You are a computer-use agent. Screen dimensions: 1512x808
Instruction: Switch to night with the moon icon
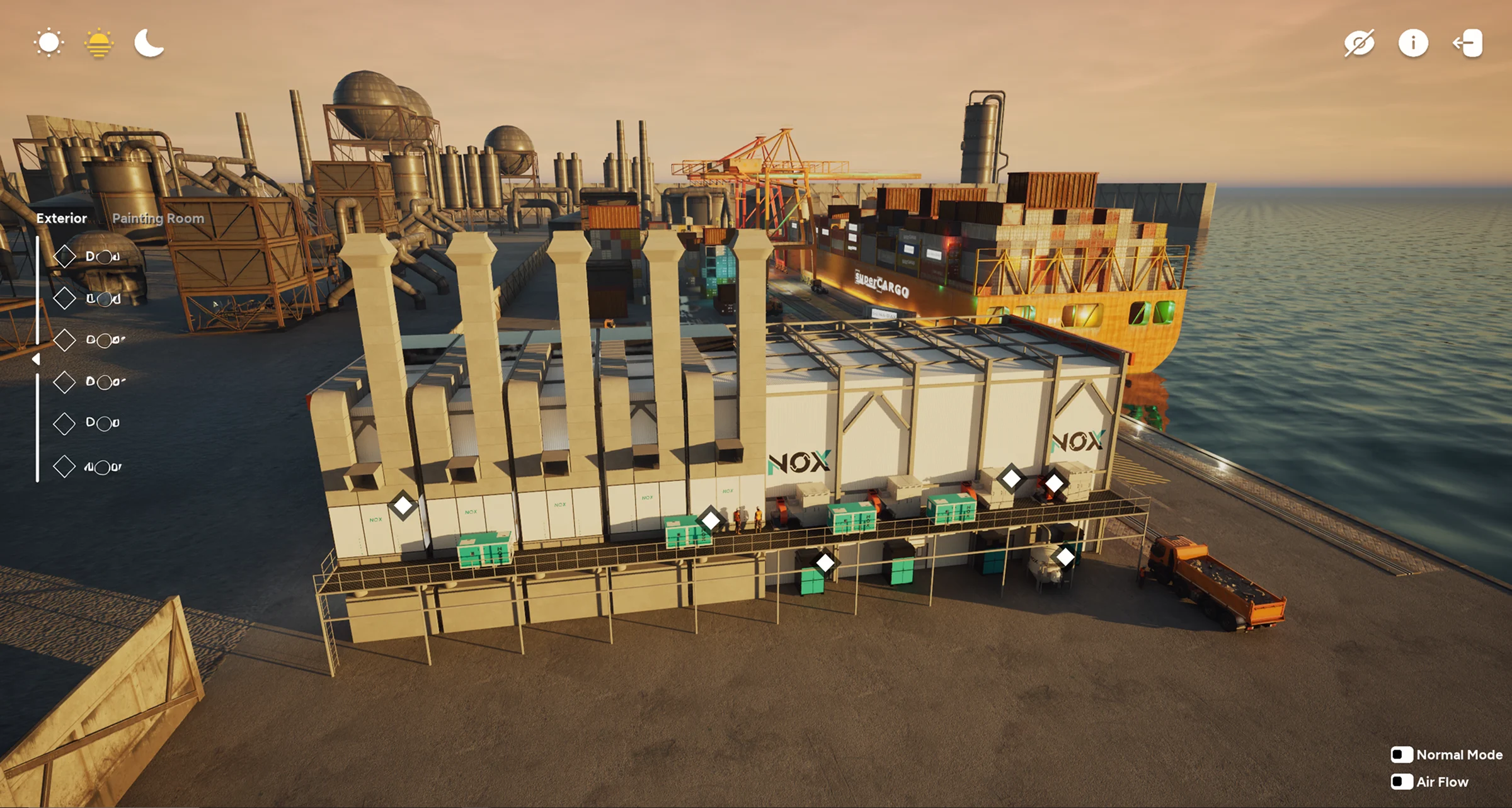(x=149, y=43)
